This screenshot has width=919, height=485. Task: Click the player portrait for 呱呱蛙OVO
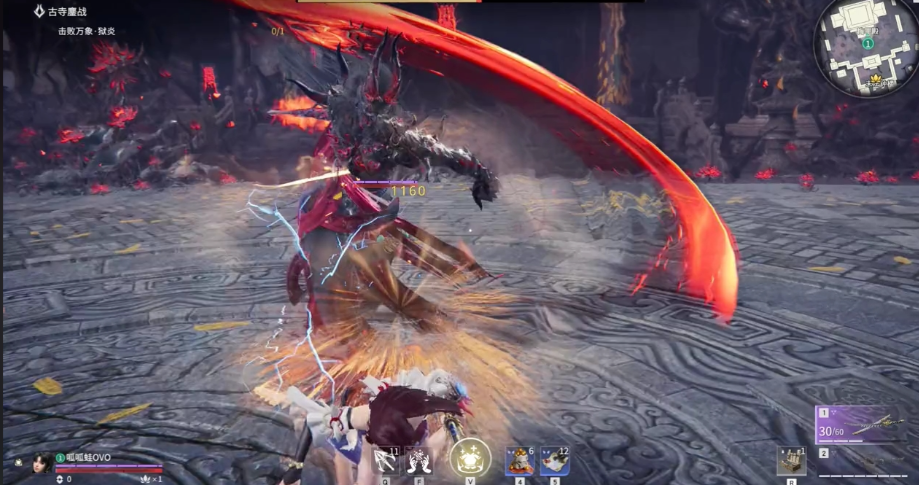coord(40,462)
